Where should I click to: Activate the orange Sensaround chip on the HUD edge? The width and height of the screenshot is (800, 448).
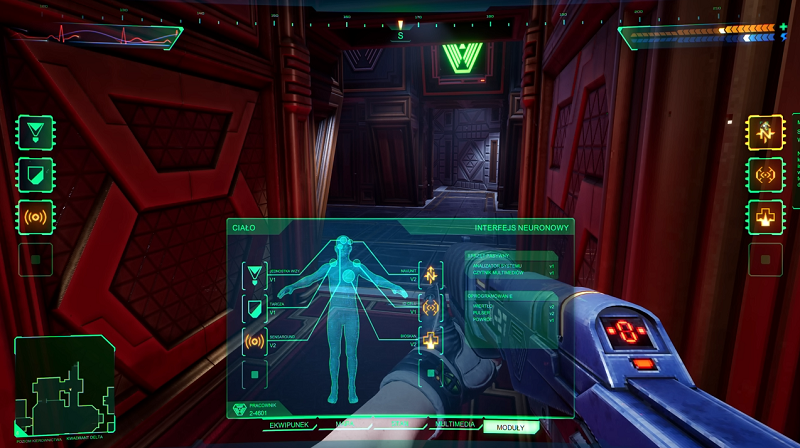point(35,217)
